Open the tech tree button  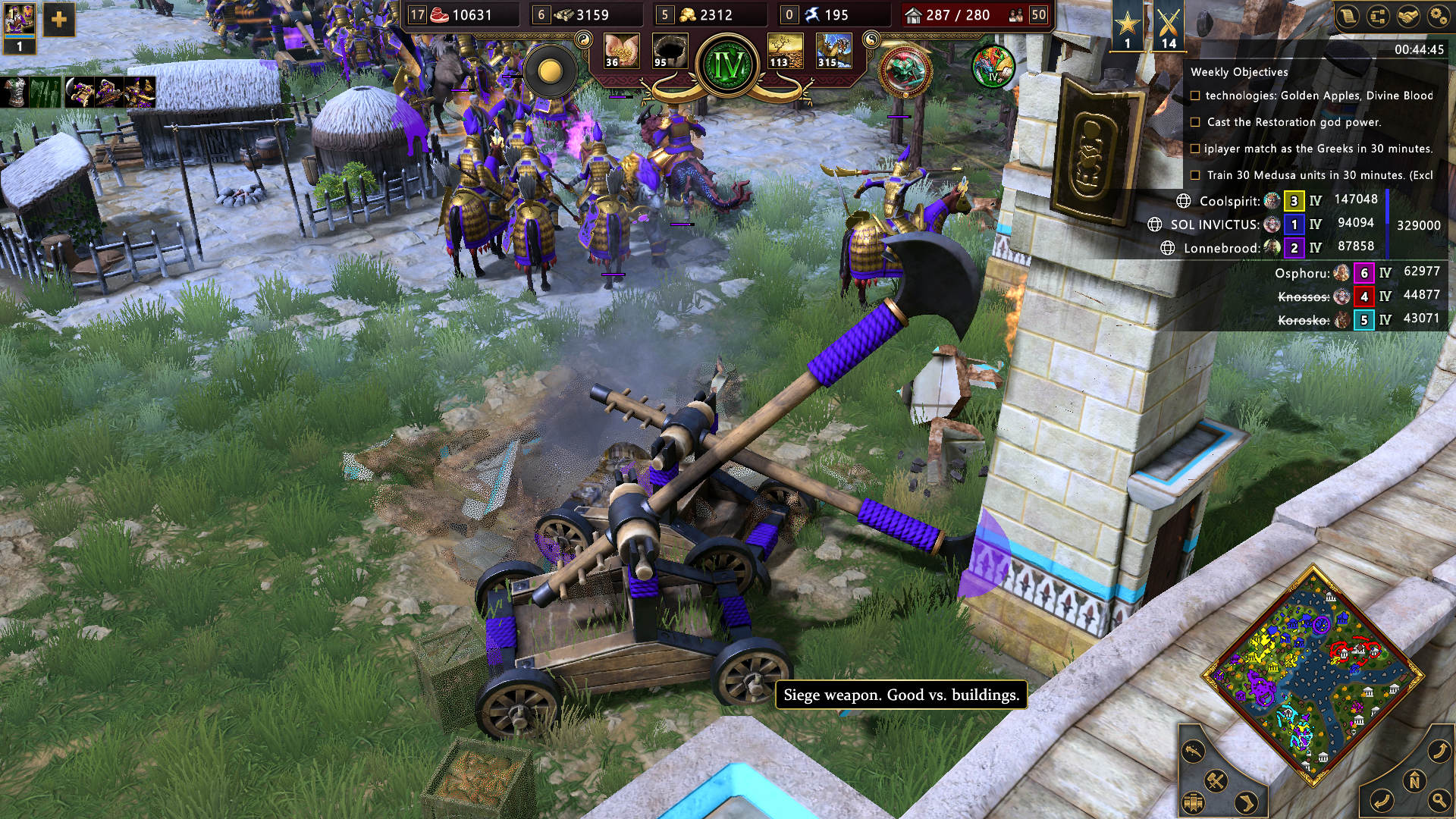[1378, 17]
